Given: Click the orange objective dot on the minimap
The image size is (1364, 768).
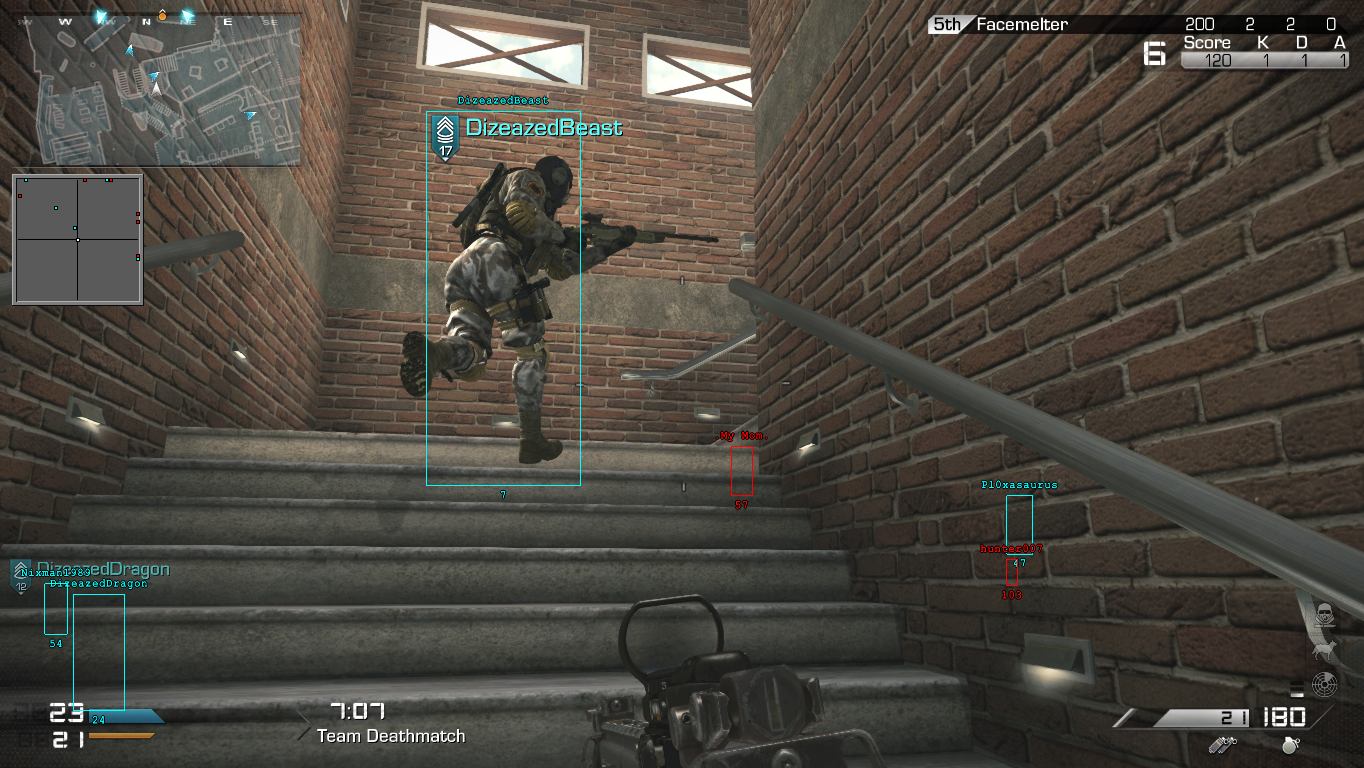Looking at the screenshot, I should click(162, 15).
